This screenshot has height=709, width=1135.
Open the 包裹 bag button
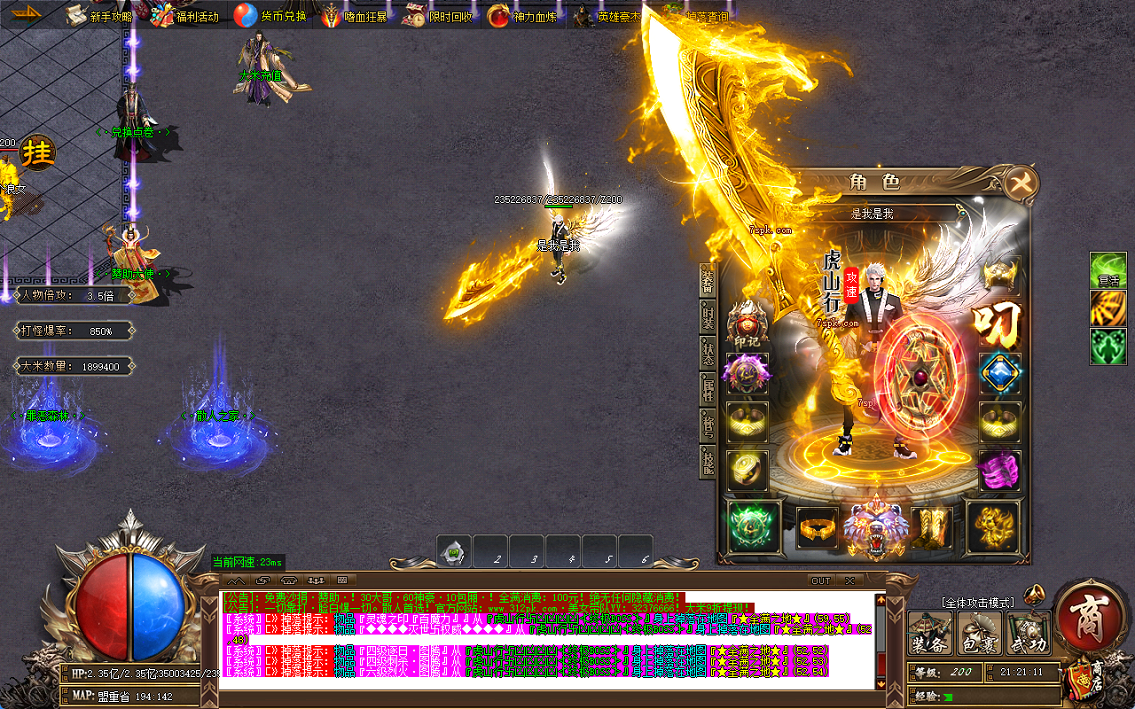(x=979, y=633)
